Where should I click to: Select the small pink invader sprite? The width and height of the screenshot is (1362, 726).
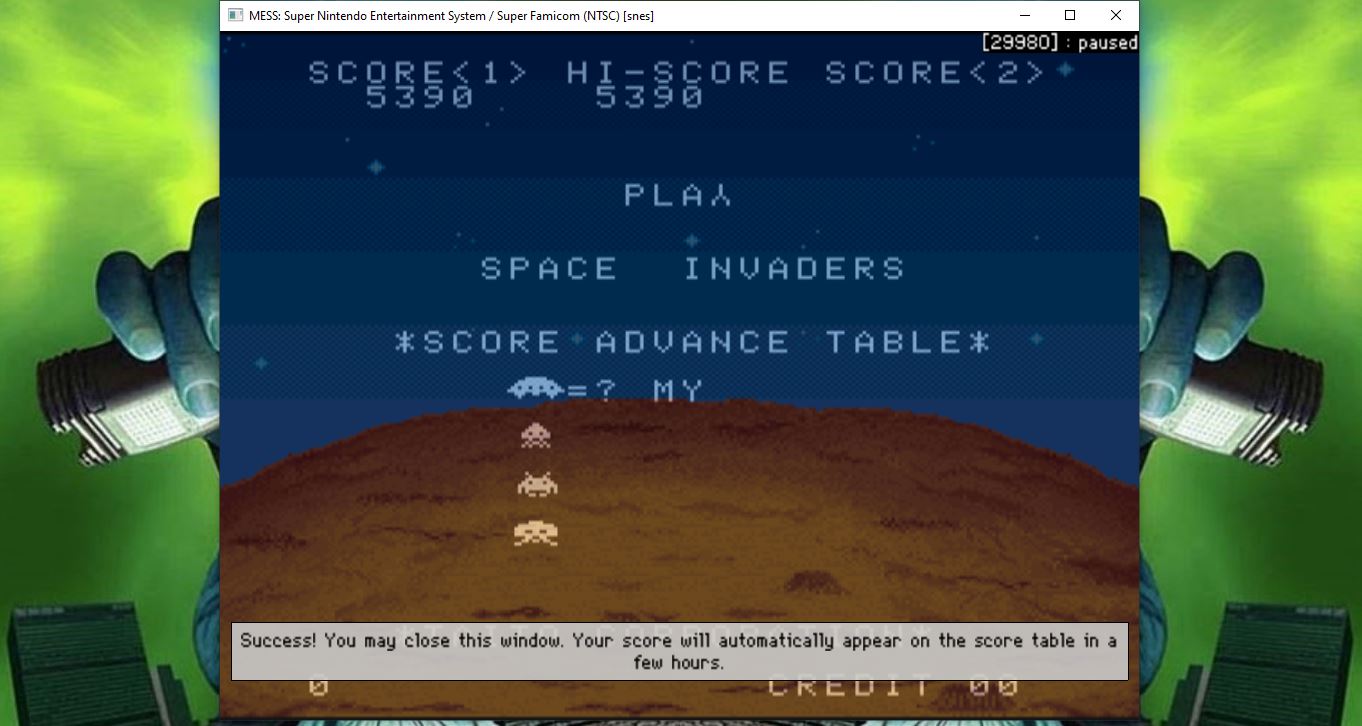[535, 435]
